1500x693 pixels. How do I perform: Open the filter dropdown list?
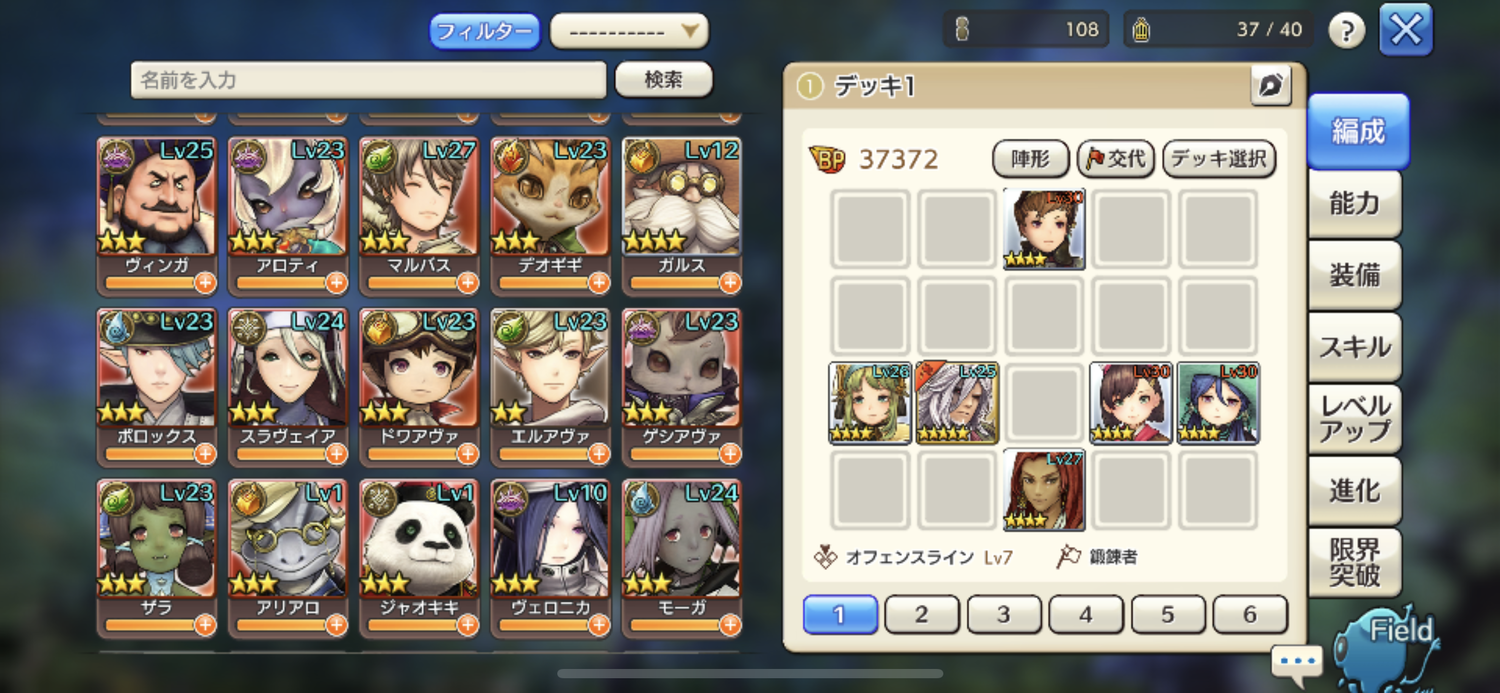[629, 31]
